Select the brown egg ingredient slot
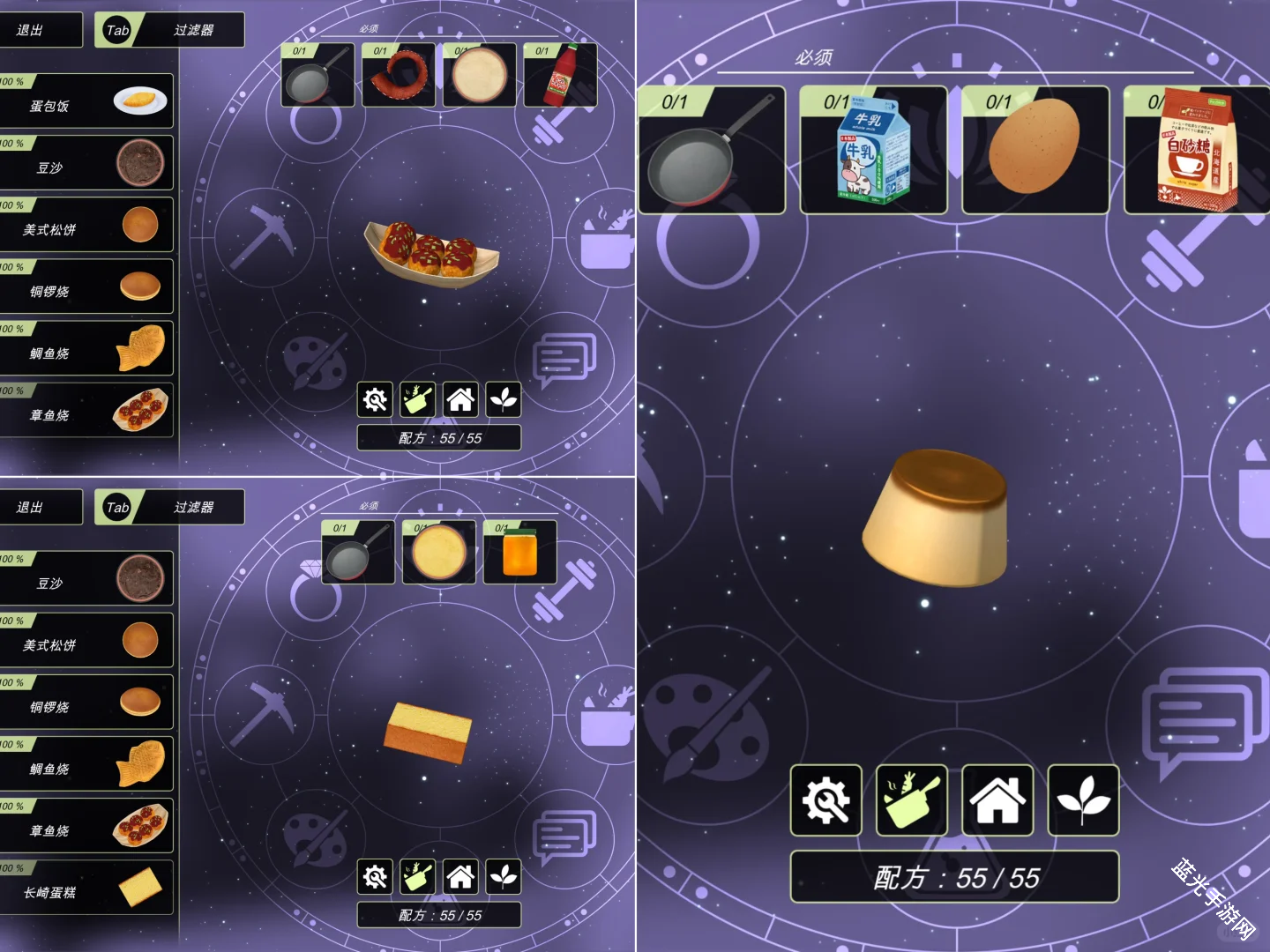The height and width of the screenshot is (952, 1270). (x=1035, y=151)
